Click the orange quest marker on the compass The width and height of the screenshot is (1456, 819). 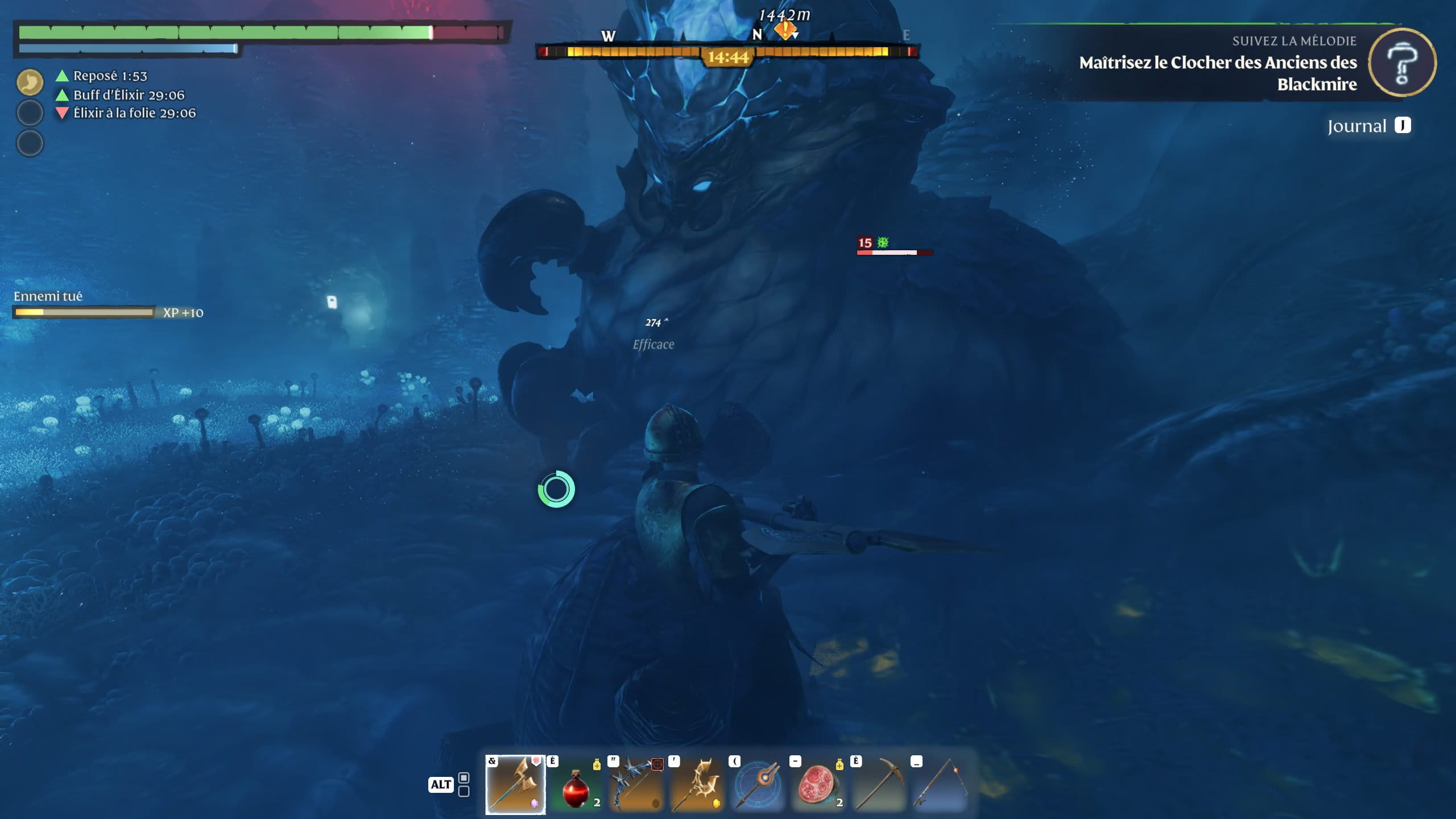click(785, 29)
